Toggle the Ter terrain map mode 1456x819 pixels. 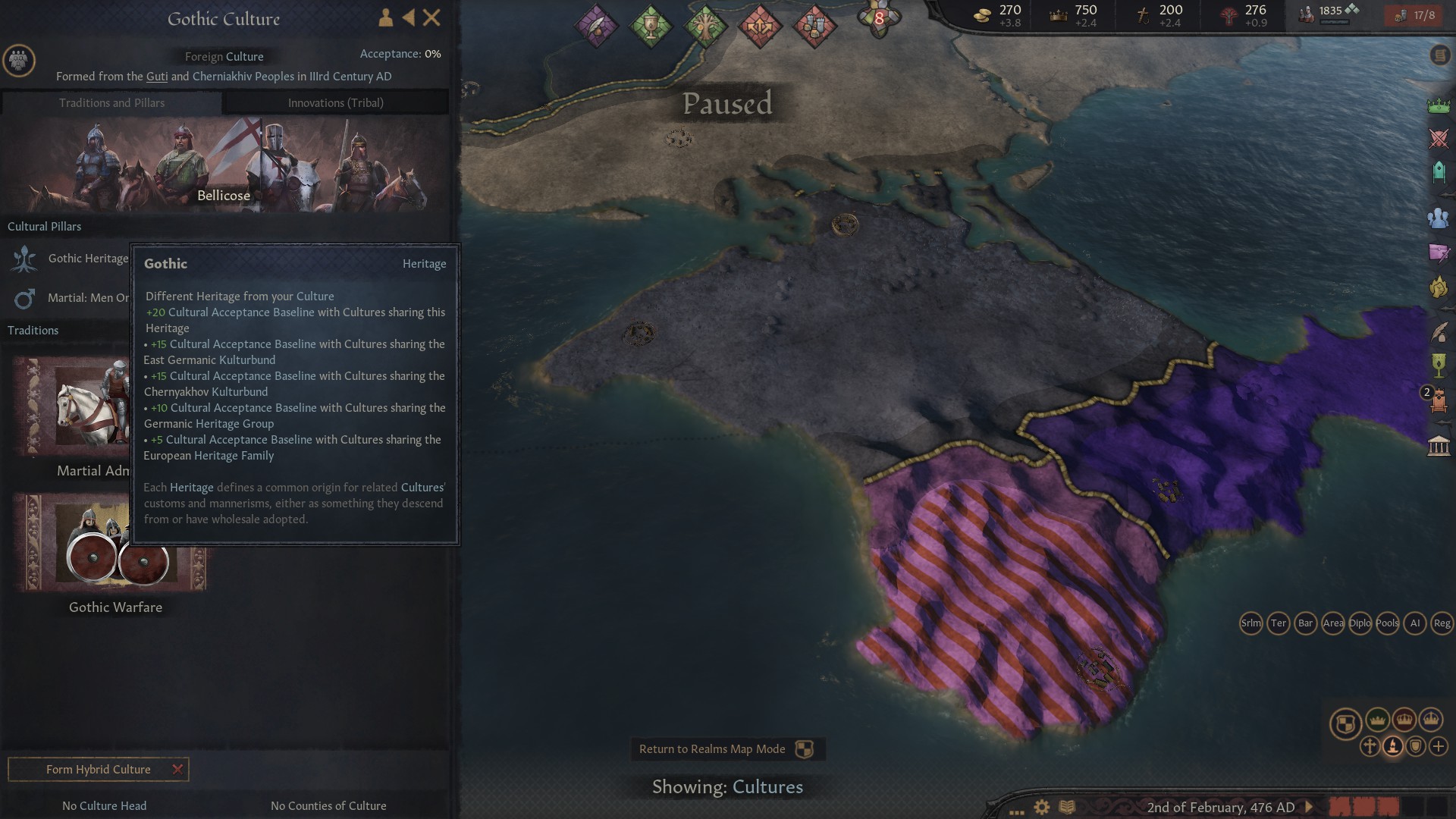pos(1277,623)
